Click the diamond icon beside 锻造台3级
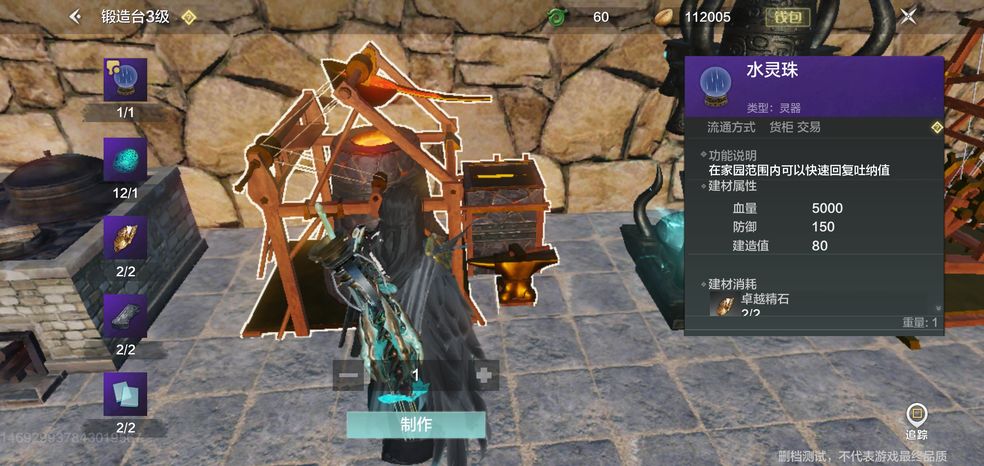This screenshot has height=466, width=984. click(188, 17)
